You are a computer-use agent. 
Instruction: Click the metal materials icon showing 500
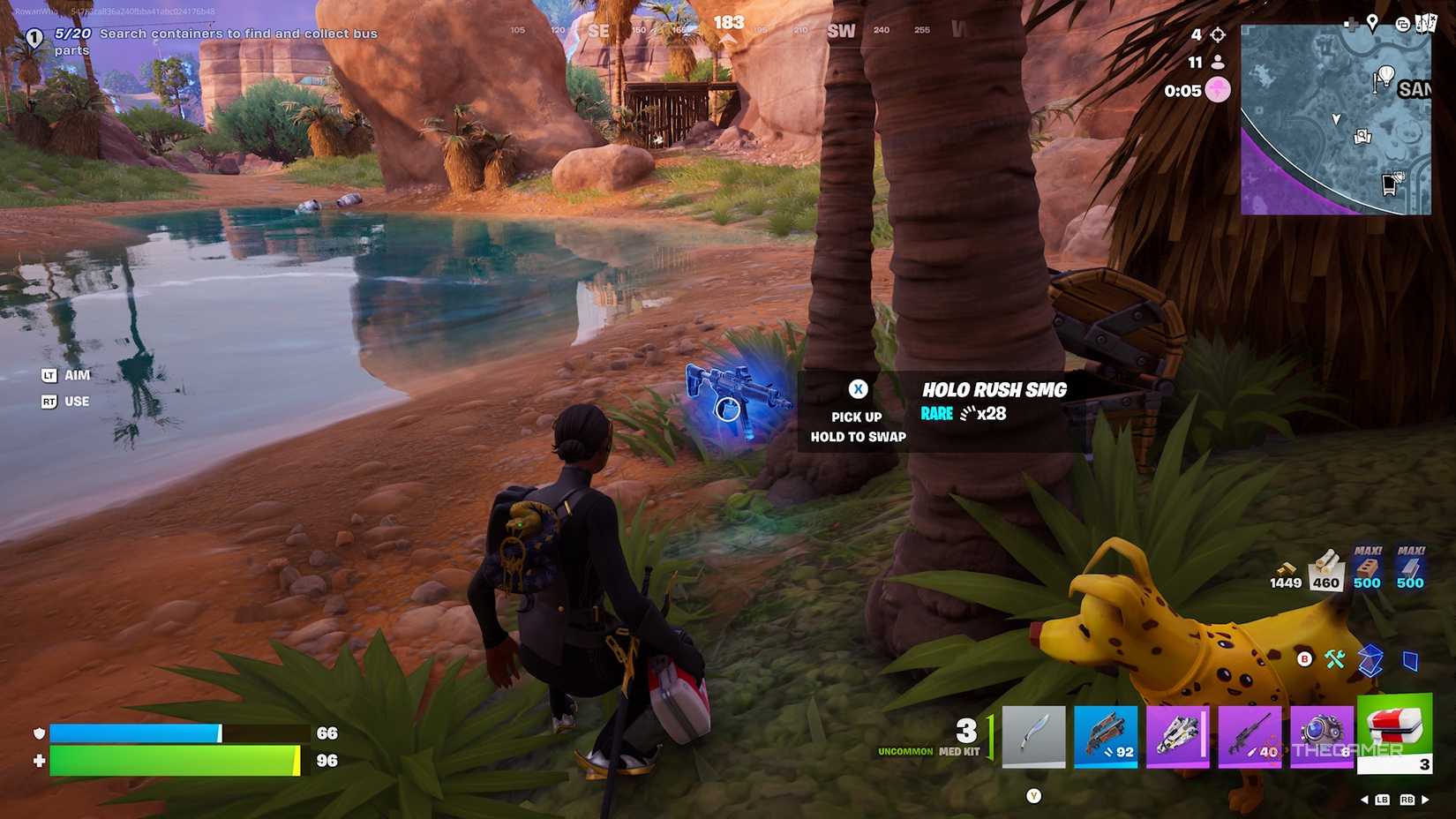point(1409,569)
